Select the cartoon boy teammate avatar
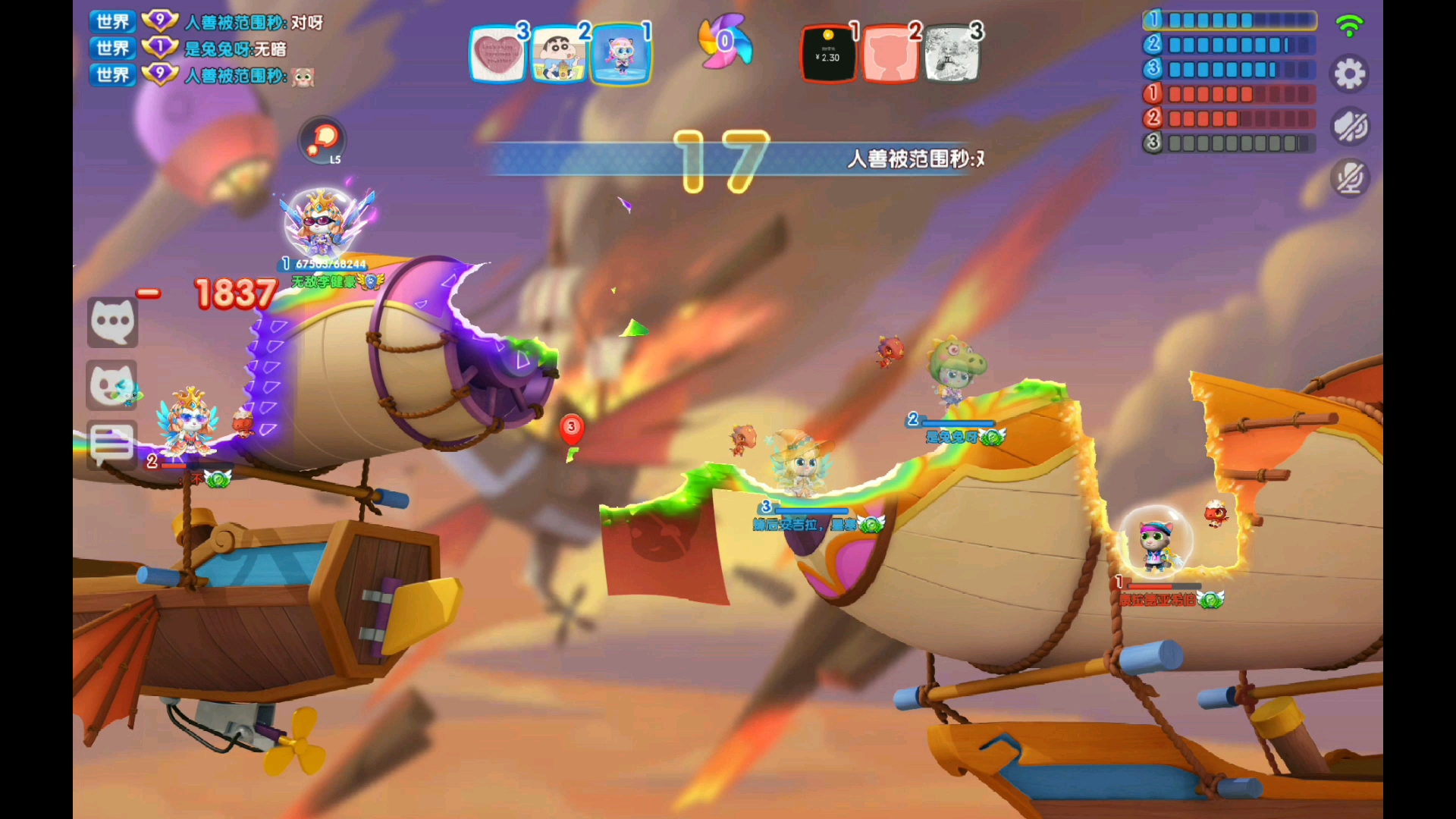1456x819 pixels. pyautogui.click(x=559, y=55)
